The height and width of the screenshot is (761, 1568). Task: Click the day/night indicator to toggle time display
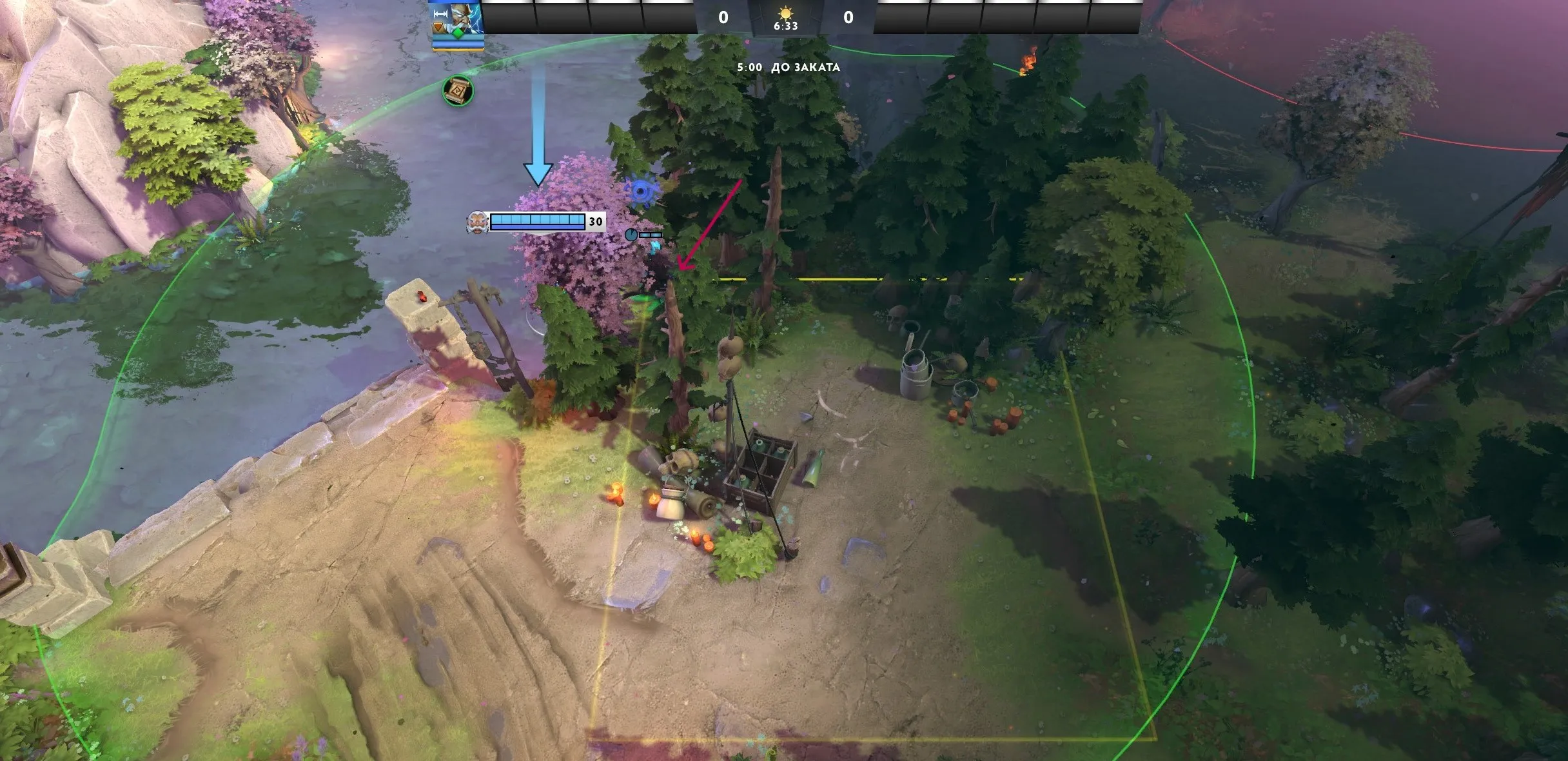[786, 14]
